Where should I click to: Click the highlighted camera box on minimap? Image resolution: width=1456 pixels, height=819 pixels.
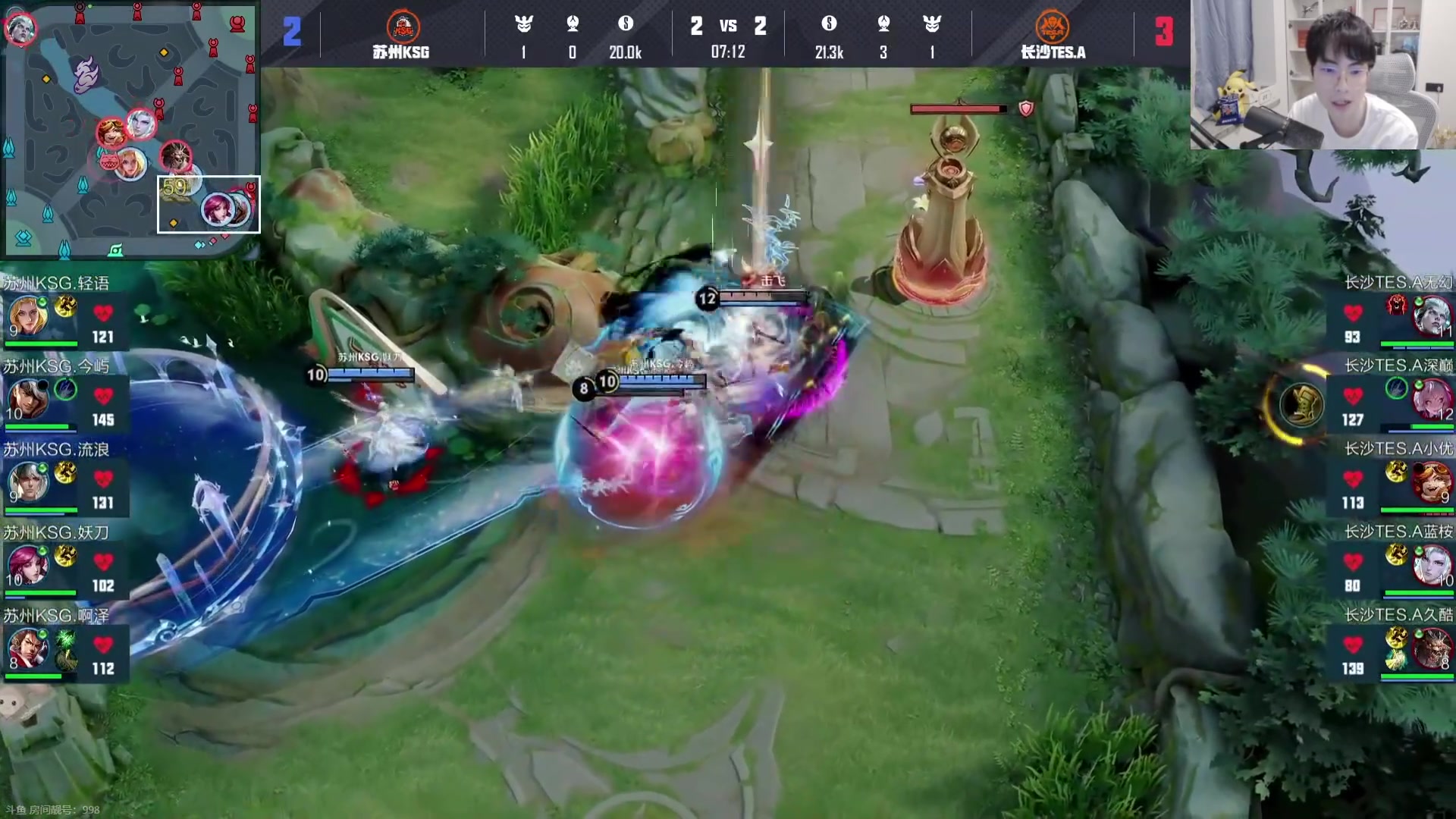point(209,204)
